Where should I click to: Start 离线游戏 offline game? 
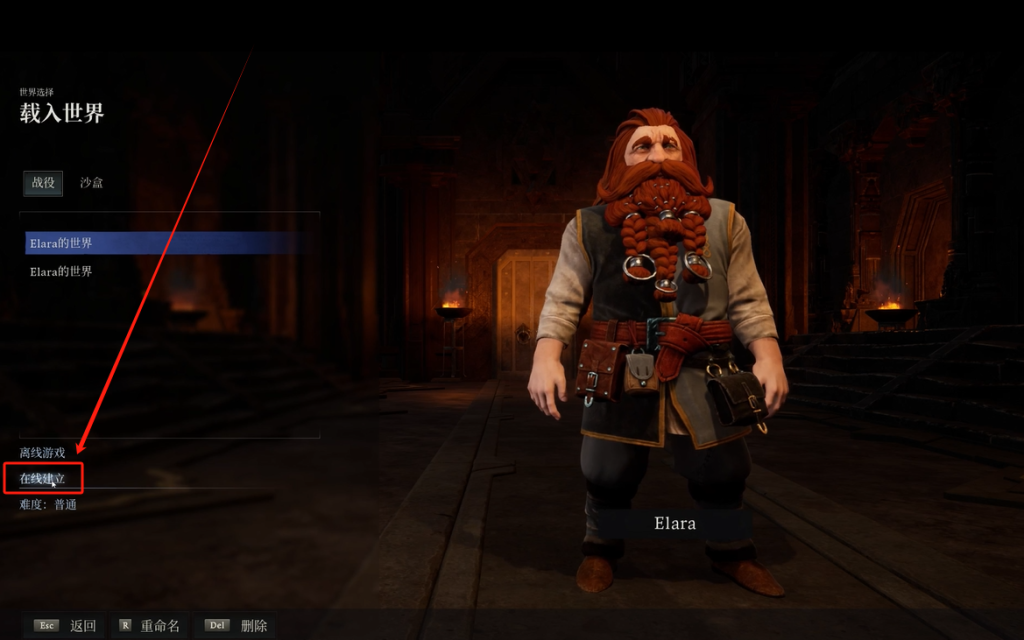(42, 453)
